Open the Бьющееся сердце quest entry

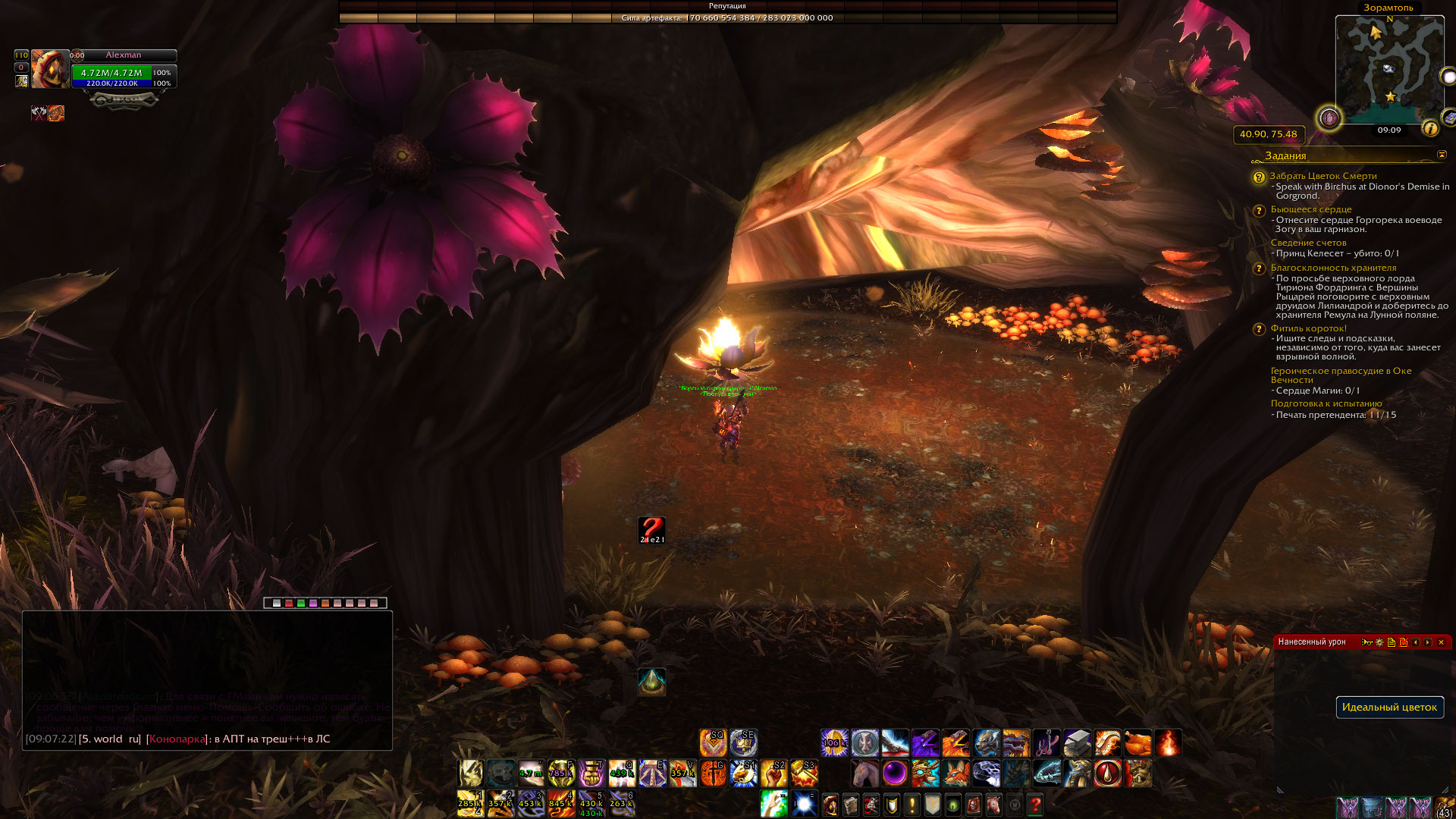click(x=1311, y=209)
